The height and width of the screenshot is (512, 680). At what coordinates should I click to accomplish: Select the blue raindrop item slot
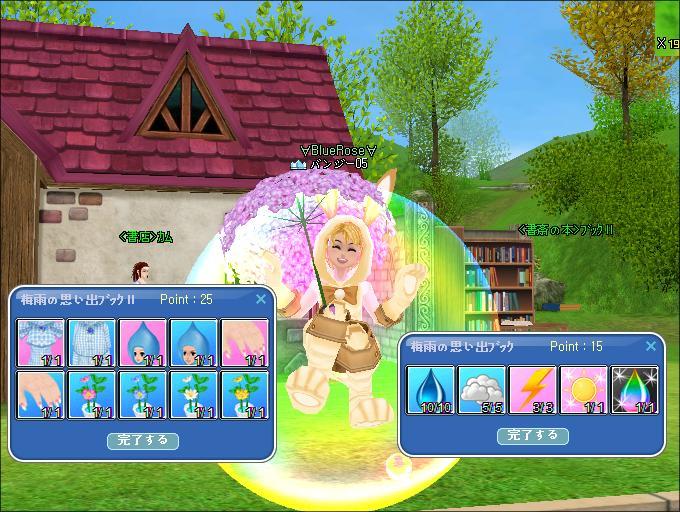429,389
